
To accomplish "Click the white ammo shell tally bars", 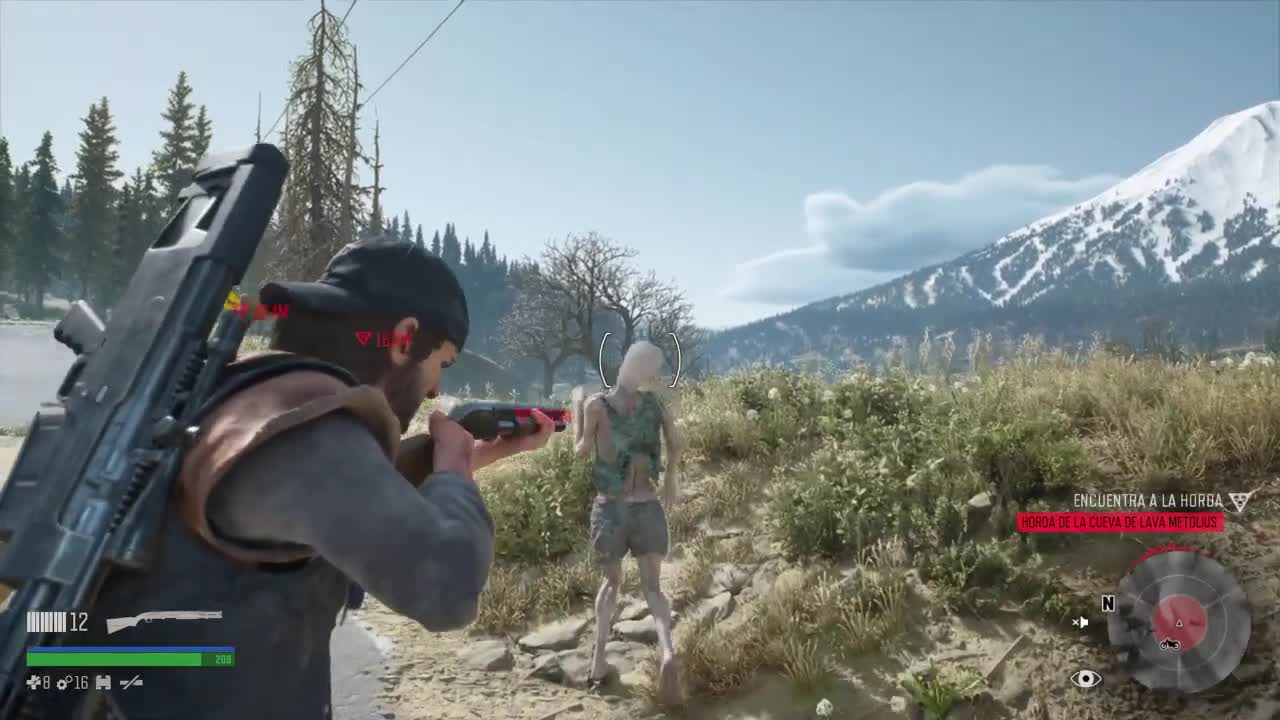I will click(x=46, y=621).
